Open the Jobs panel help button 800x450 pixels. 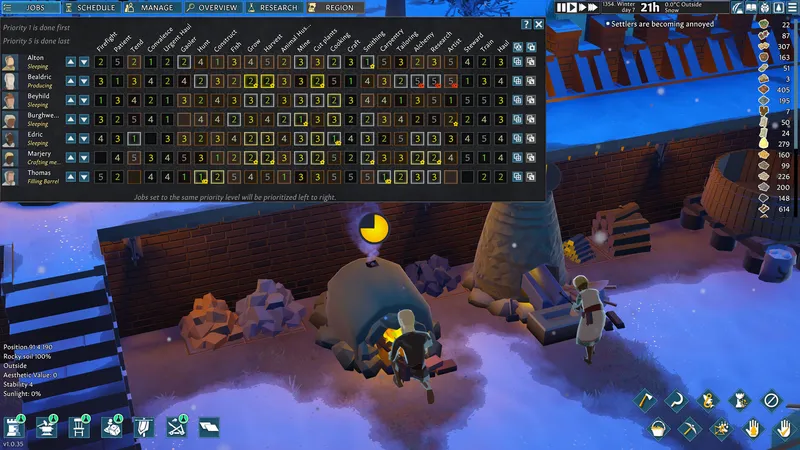526,24
